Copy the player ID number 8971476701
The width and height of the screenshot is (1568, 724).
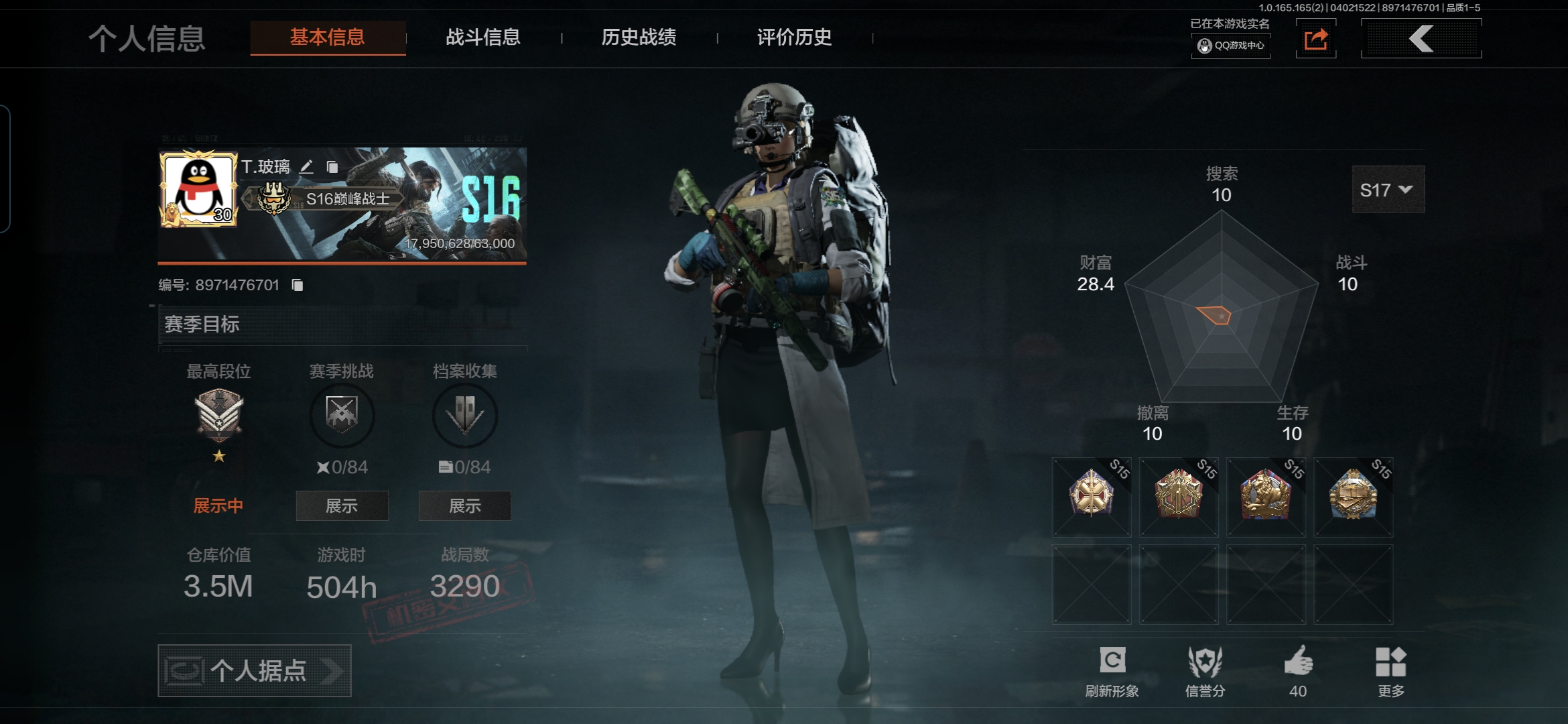(x=298, y=286)
